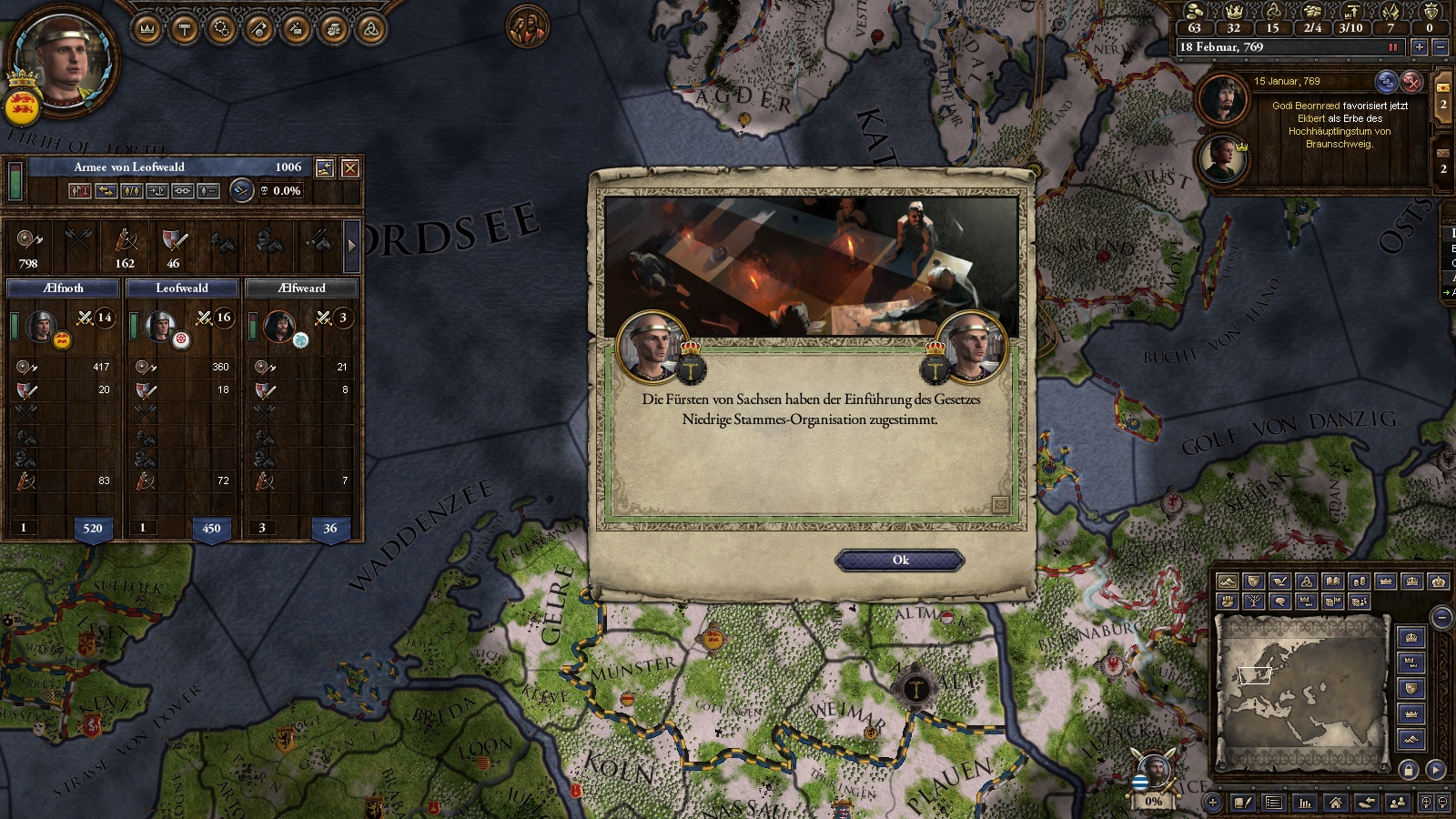Select the Ælfnoth flank tab
This screenshot has height=819, width=1456.
point(63,288)
